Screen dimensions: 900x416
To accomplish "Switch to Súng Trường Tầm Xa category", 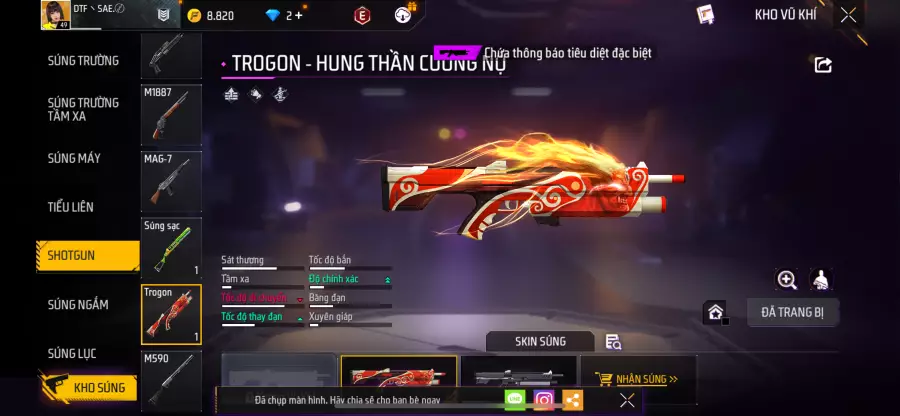I will (83, 109).
